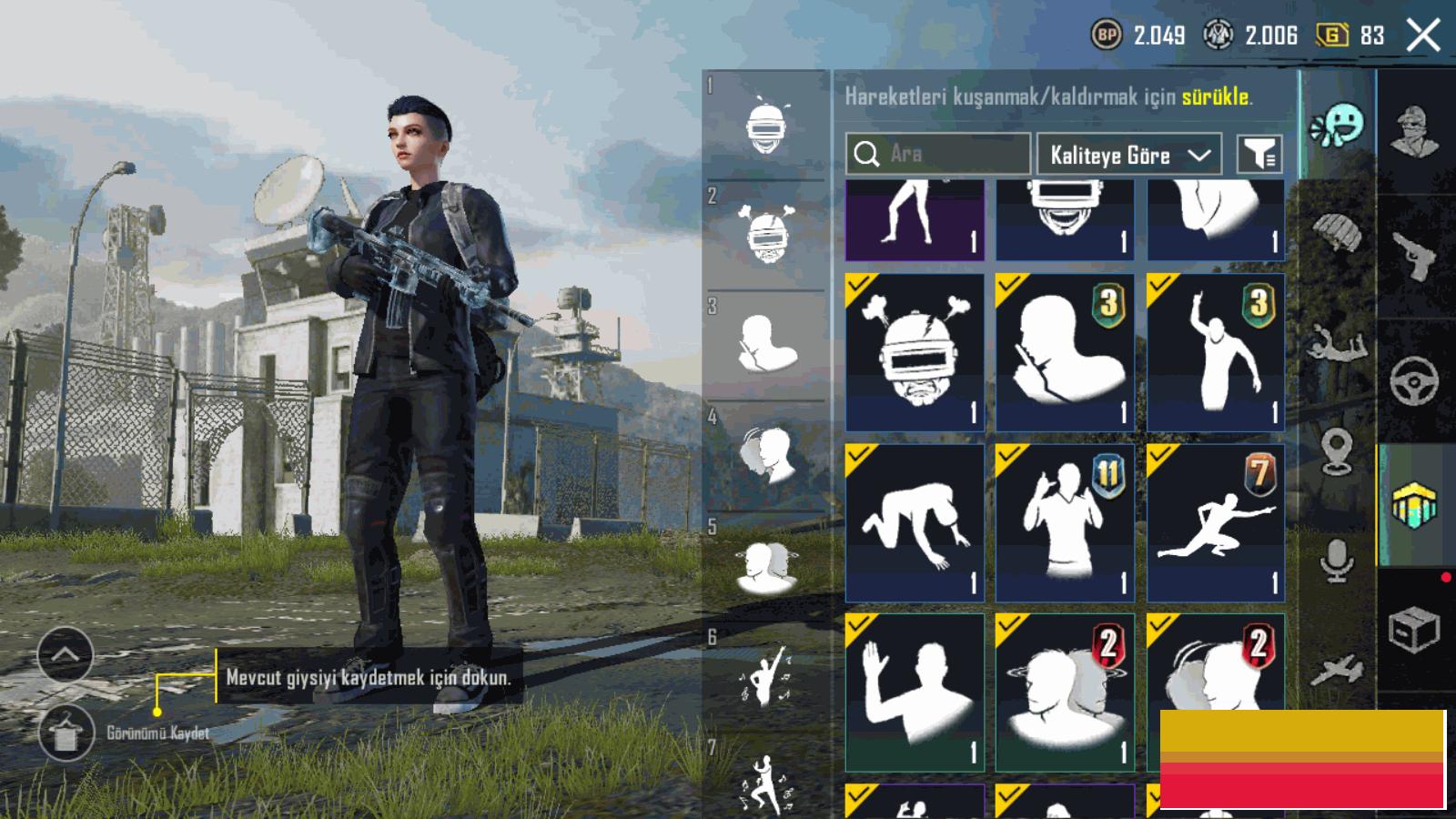This screenshot has height=819, width=1456.
Task: Click the emote search field
Action: coord(937,154)
